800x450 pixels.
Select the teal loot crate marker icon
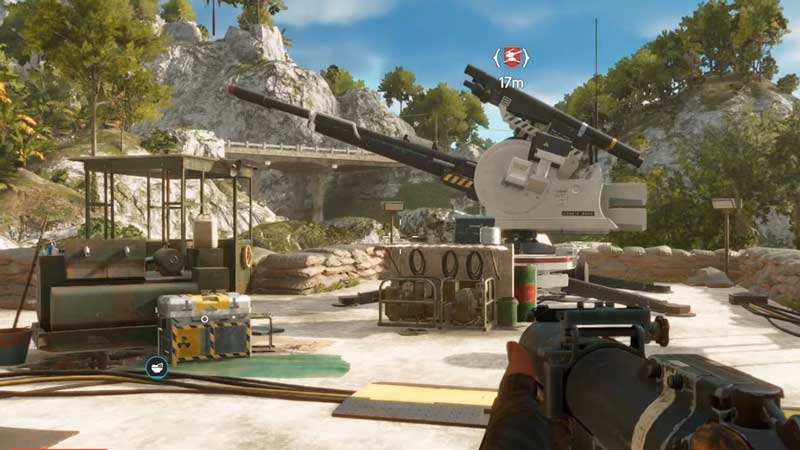pyautogui.click(x=156, y=368)
